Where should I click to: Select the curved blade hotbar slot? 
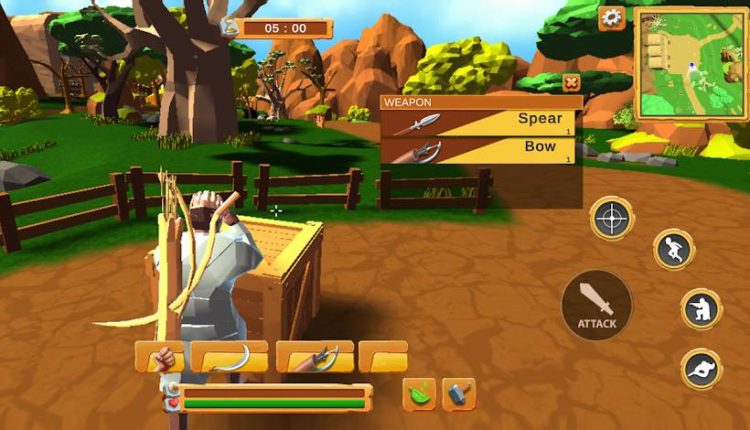229,357
